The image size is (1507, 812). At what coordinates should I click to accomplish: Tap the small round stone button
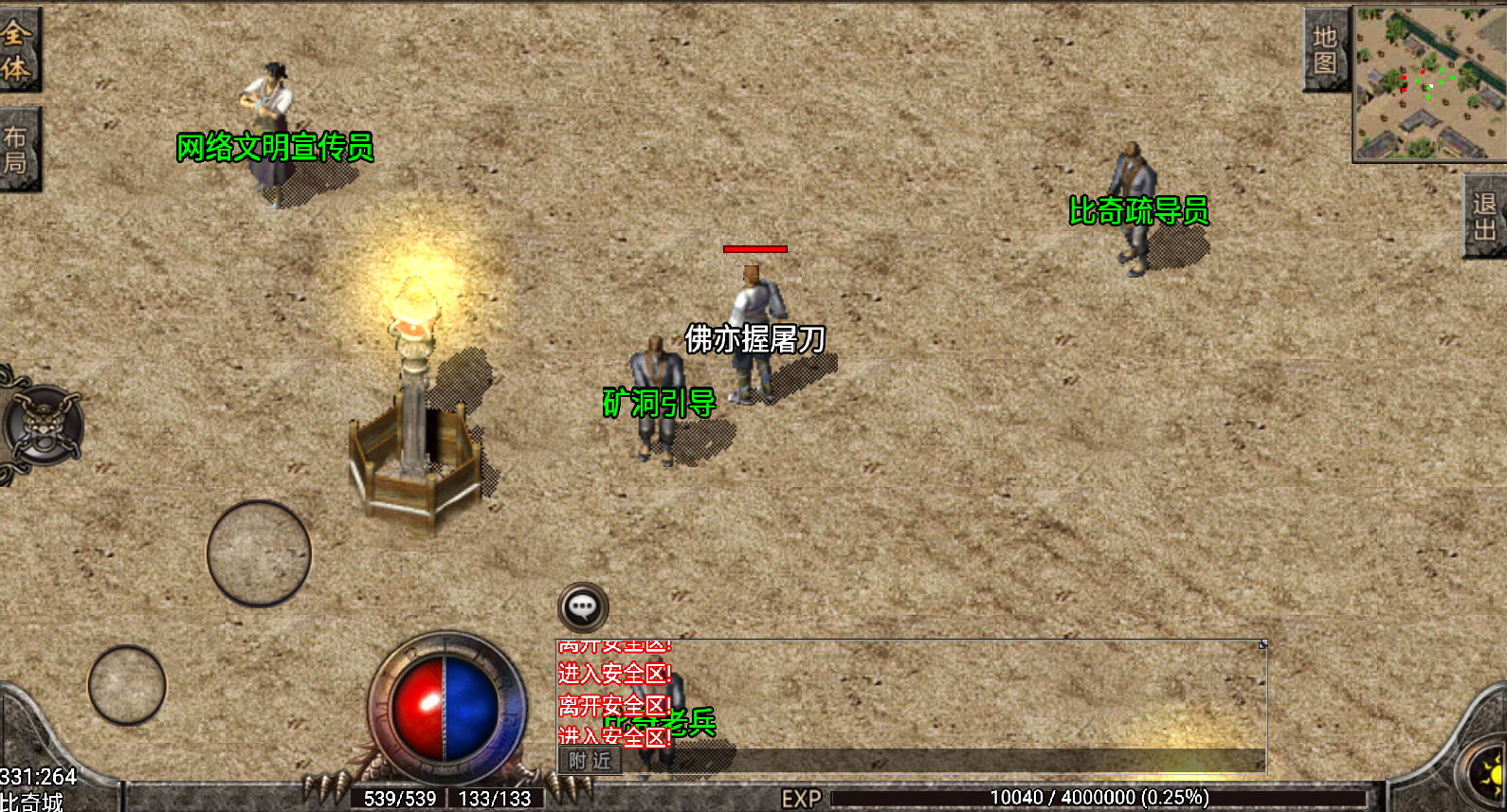[x=127, y=685]
